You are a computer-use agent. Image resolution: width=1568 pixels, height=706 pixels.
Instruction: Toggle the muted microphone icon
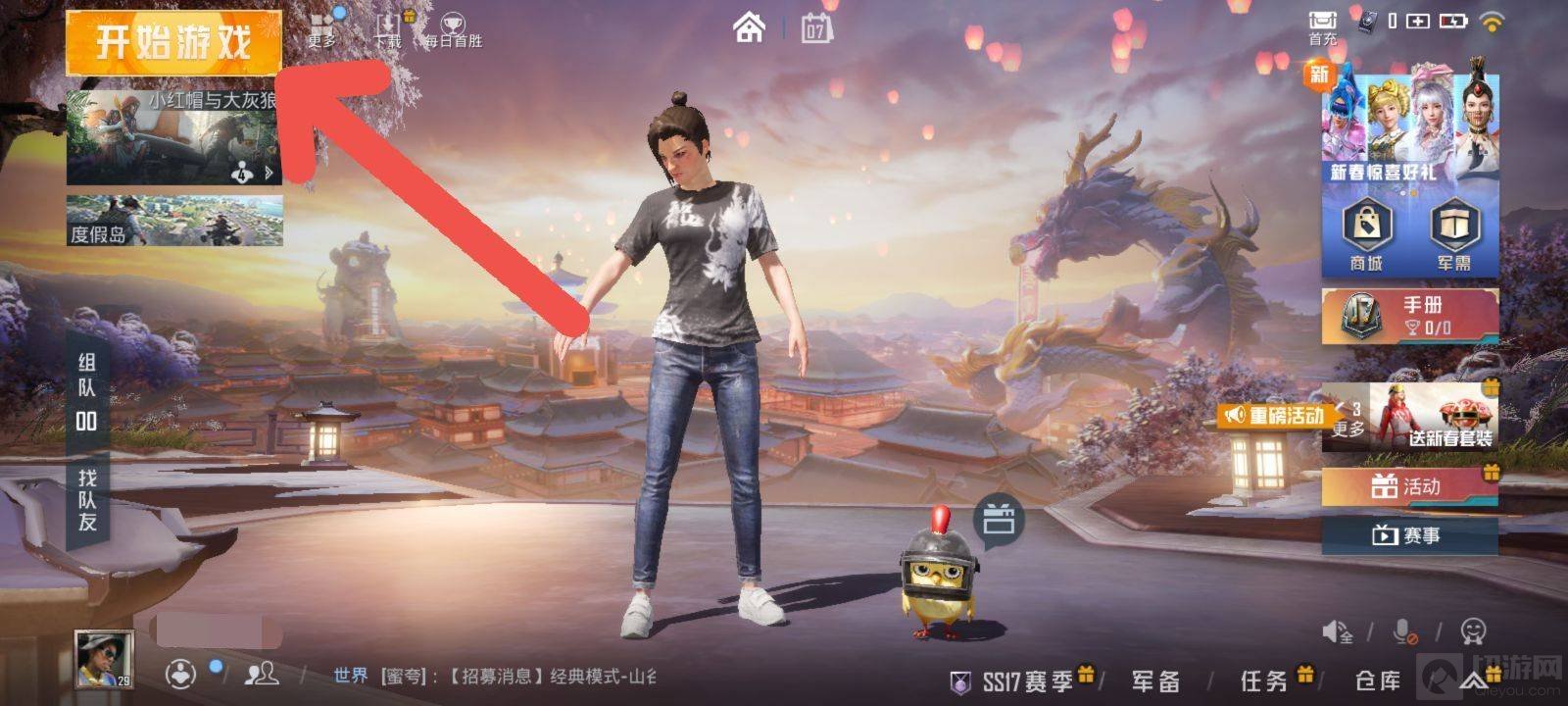point(1404,631)
